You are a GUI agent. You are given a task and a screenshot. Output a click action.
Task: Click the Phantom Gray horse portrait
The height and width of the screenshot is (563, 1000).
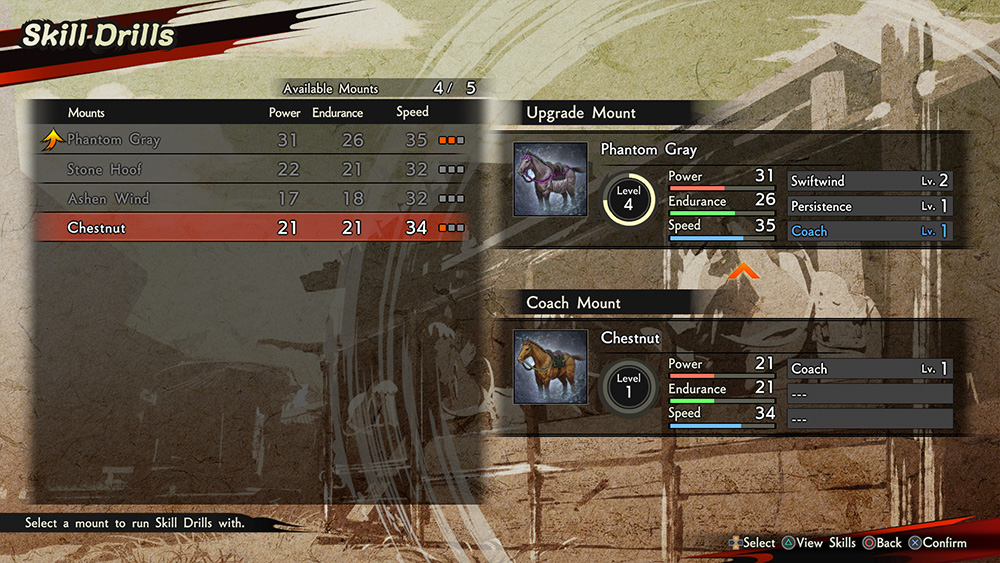[x=550, y=179]
